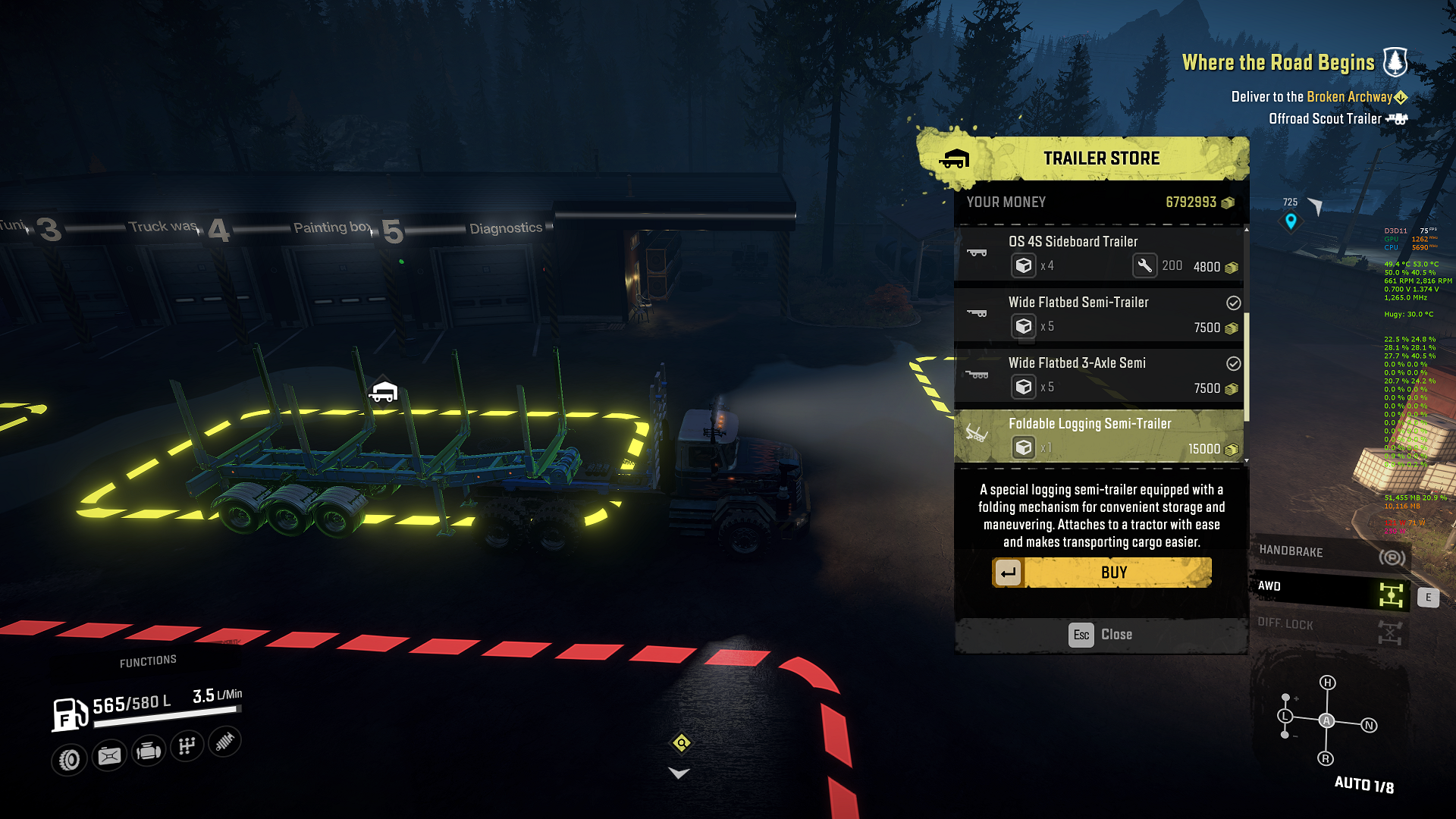Click the gear shifter diagram
Viewport: 1456px width, 819px height.
coord(1326,720)
